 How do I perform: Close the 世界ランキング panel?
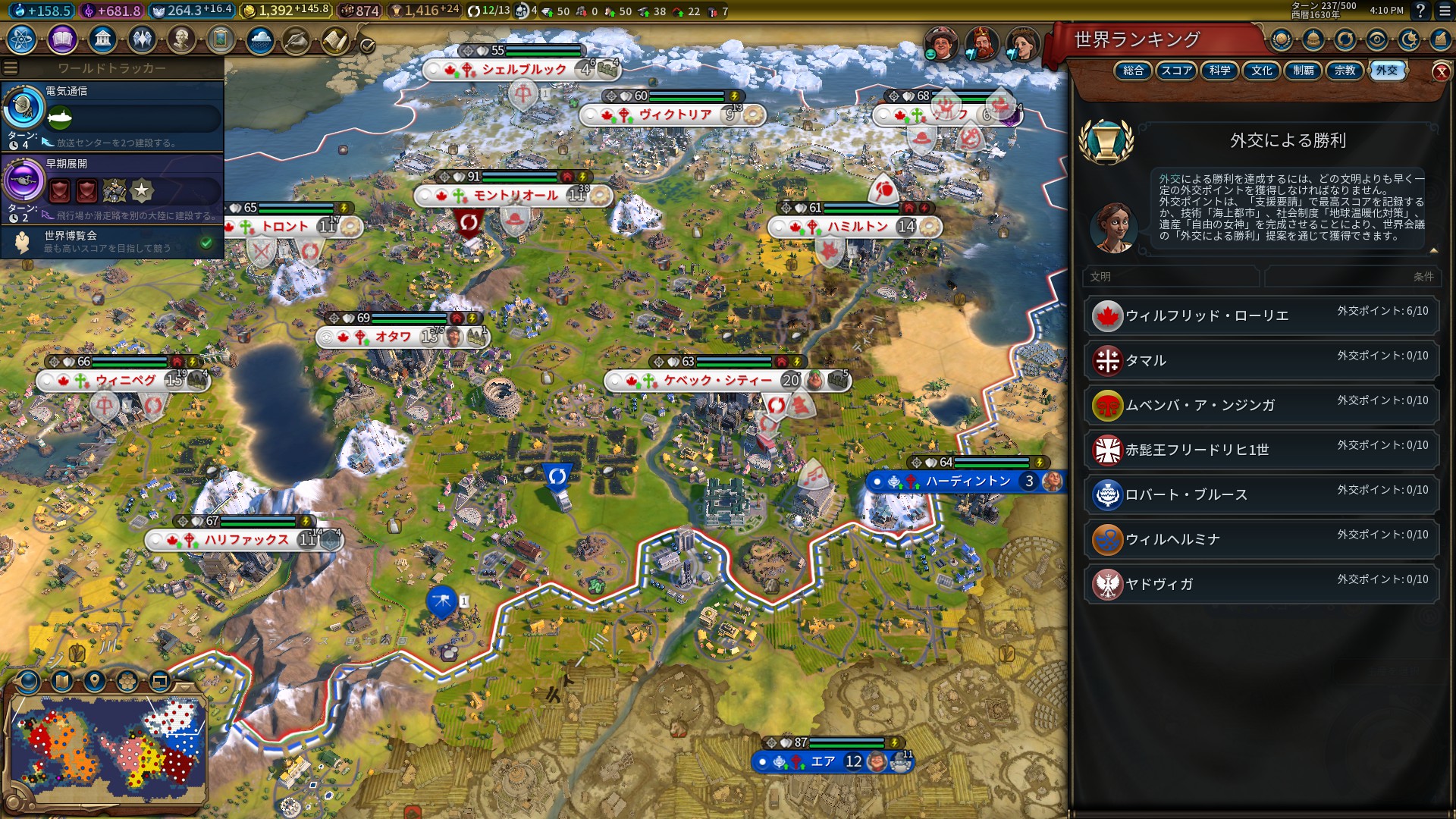pyautogui.click(x=1441, y=72)
